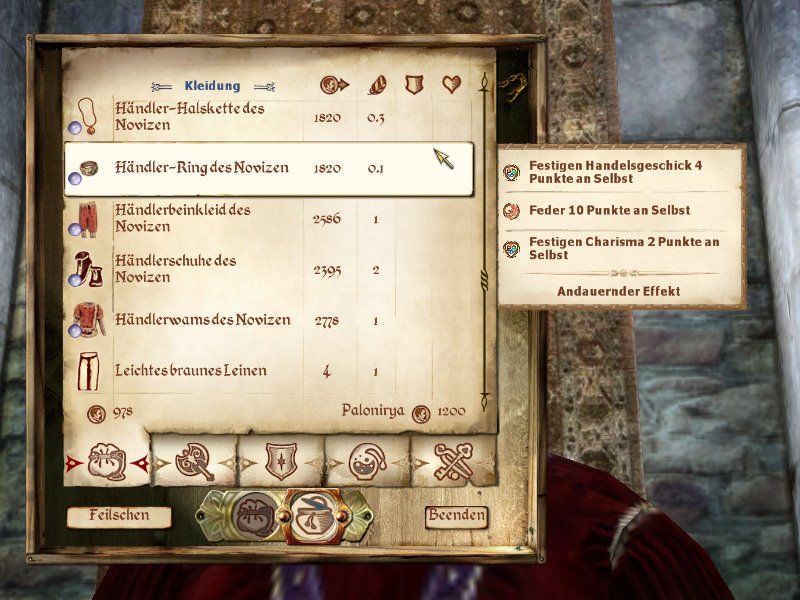The height and width of the screenshot is (600, 800).
Task: Select Händler-Halskette des Novizen row
Action: pos(190,118)
